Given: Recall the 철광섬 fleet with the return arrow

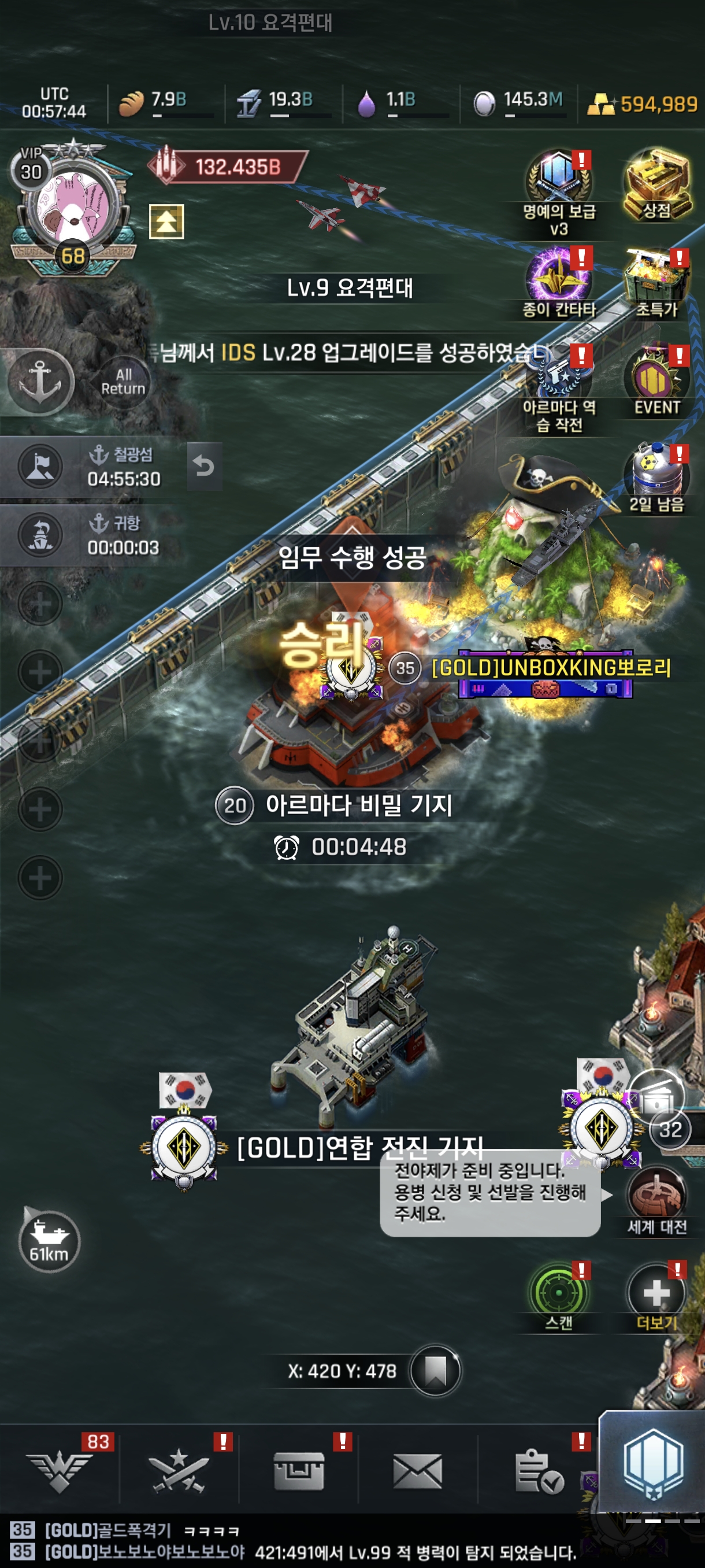Looking at the screenshot, I should tap(204, 467).
